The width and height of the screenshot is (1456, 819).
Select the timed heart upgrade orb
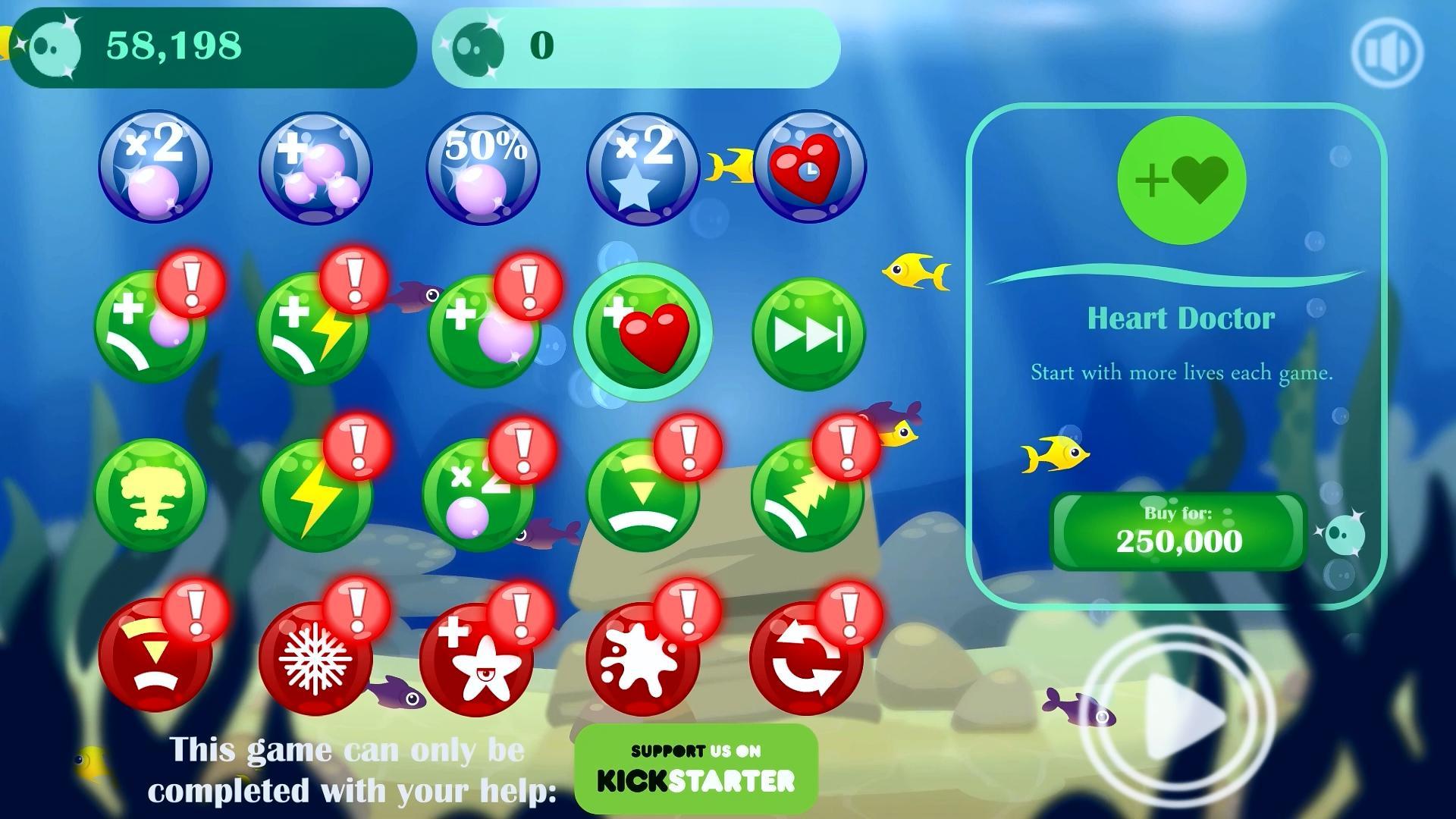(810, 168)
